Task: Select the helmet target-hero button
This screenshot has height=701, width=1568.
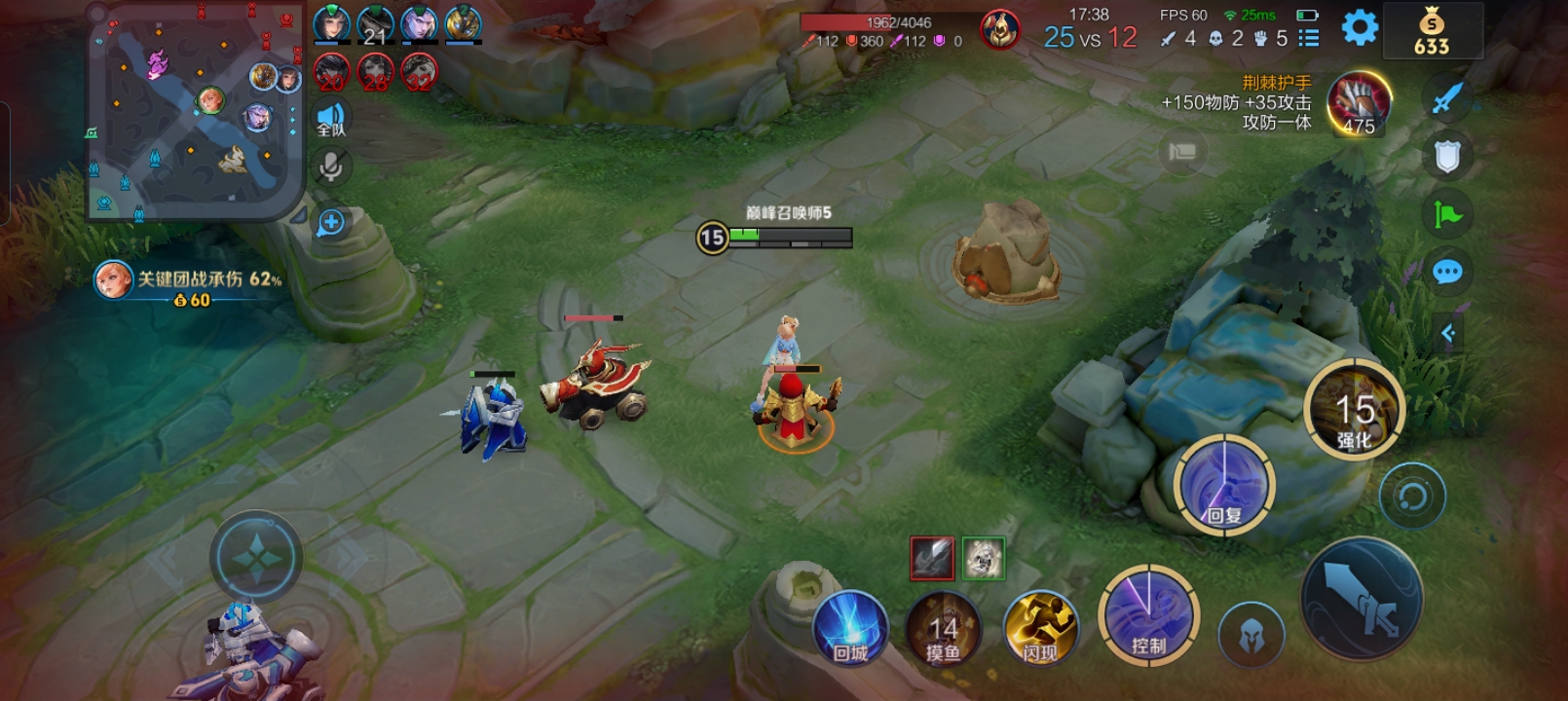Action: [1251, 636]
